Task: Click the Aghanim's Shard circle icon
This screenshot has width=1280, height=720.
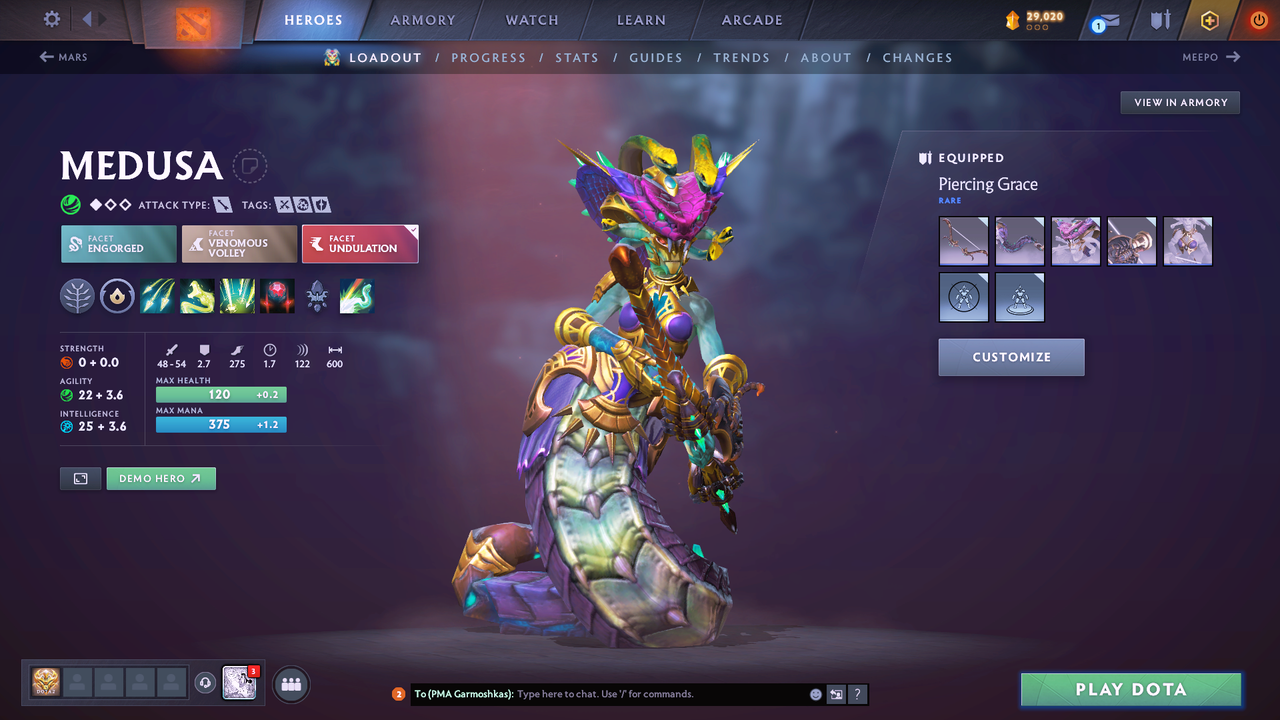Action: 117,295
